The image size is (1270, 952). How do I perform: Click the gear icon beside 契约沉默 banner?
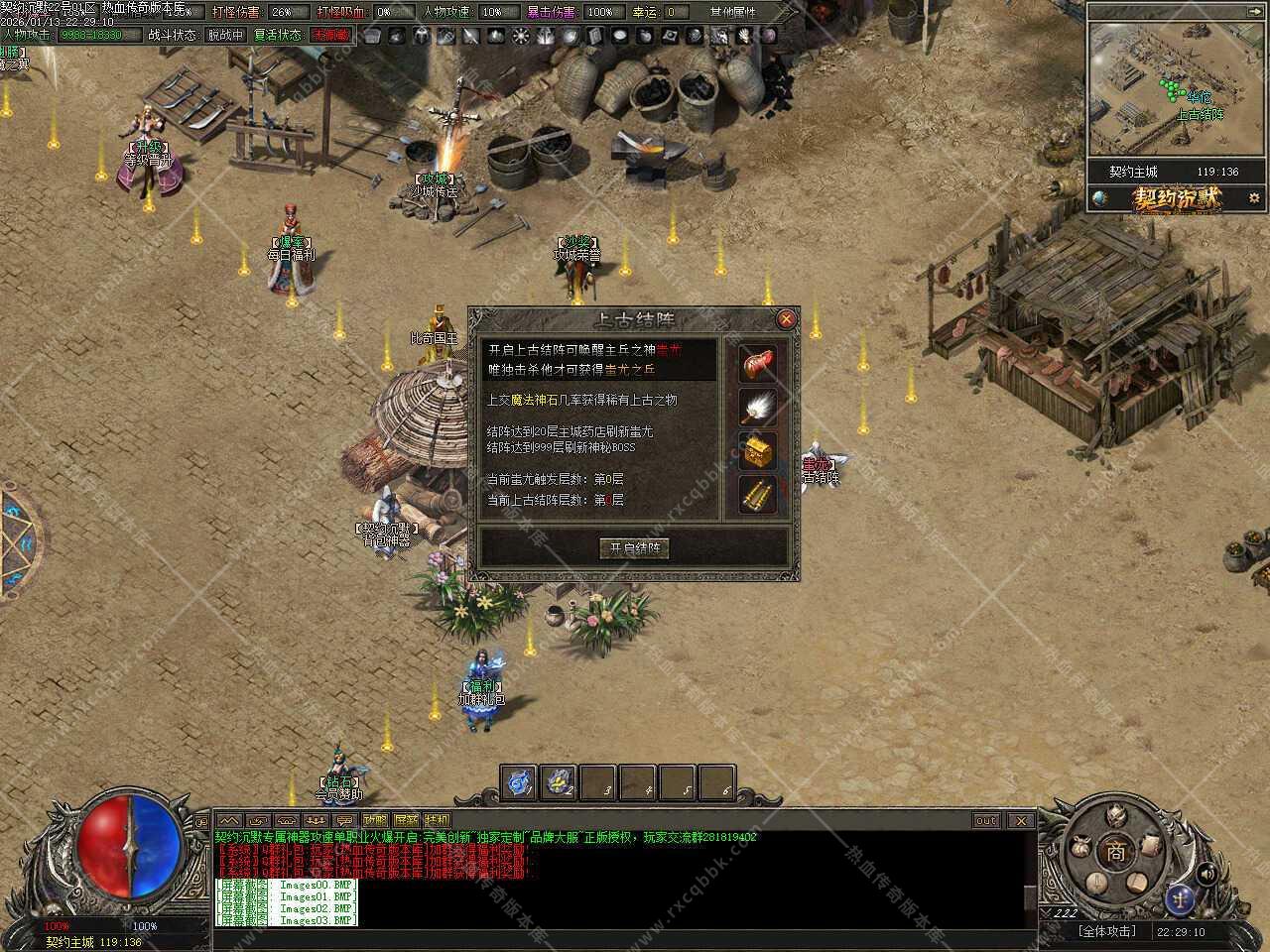pos(1254,198)
